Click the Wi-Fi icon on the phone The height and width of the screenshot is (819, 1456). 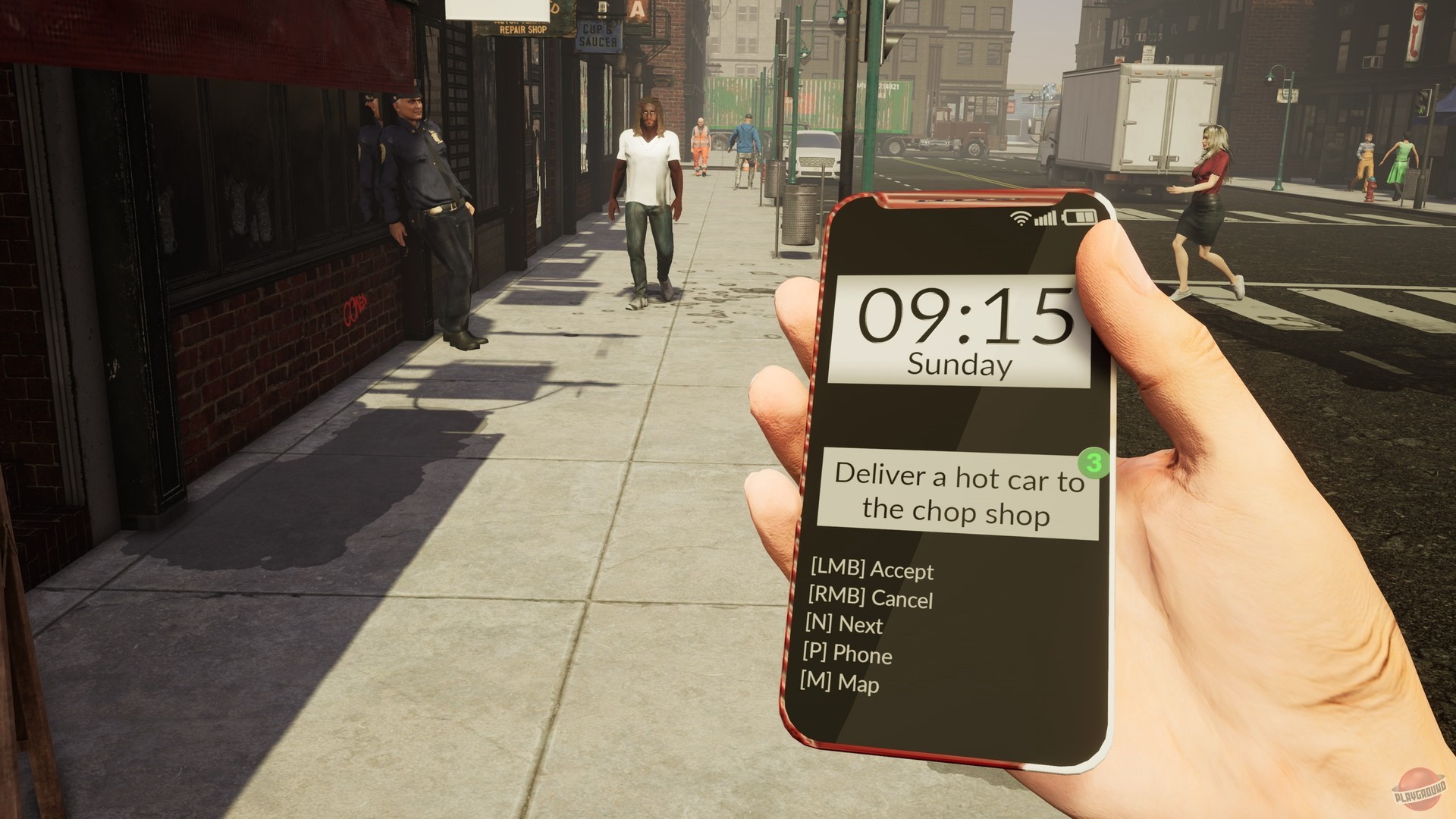pos(1020,216)
